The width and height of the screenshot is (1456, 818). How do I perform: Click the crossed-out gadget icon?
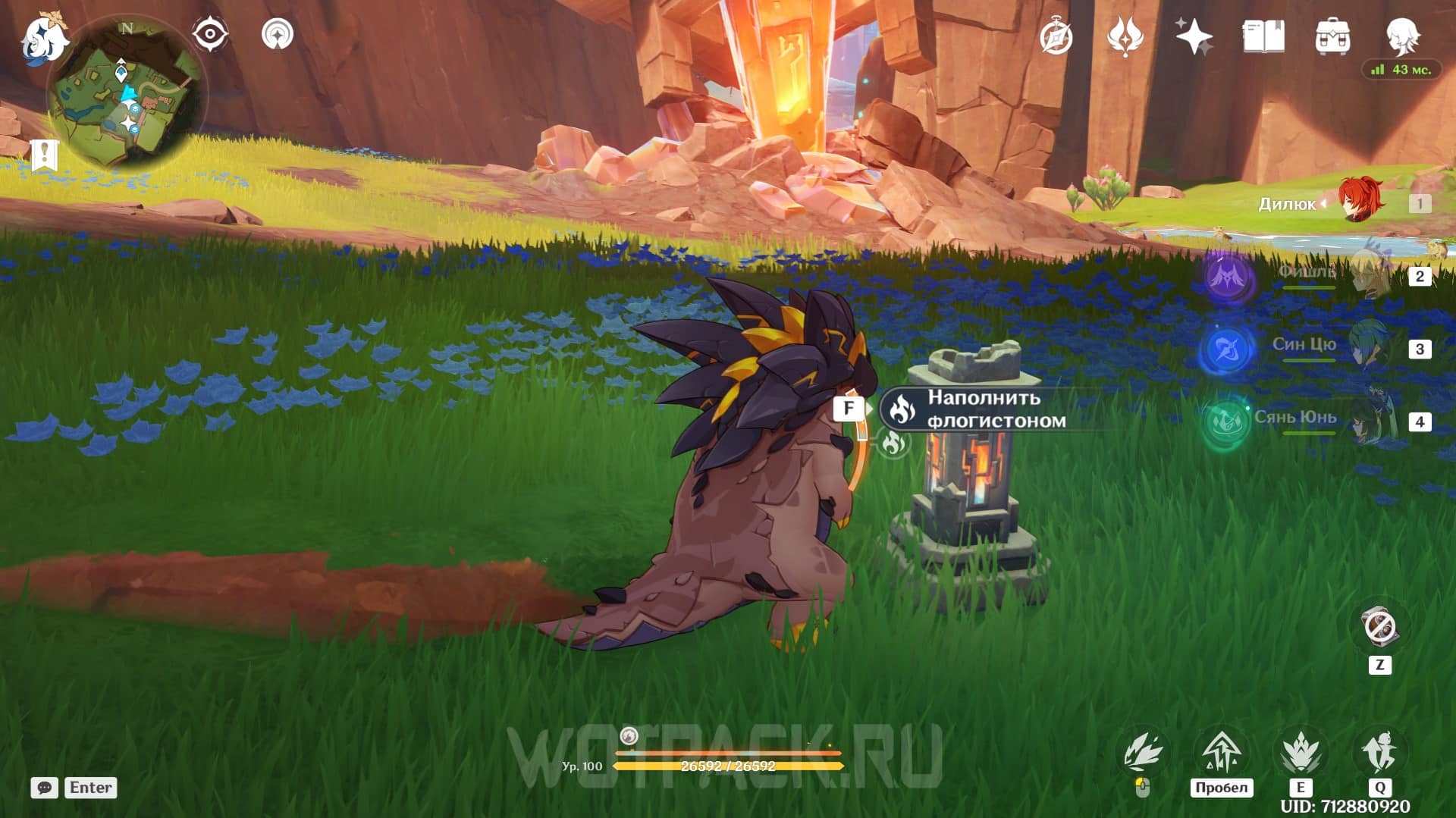(1379, 628)
